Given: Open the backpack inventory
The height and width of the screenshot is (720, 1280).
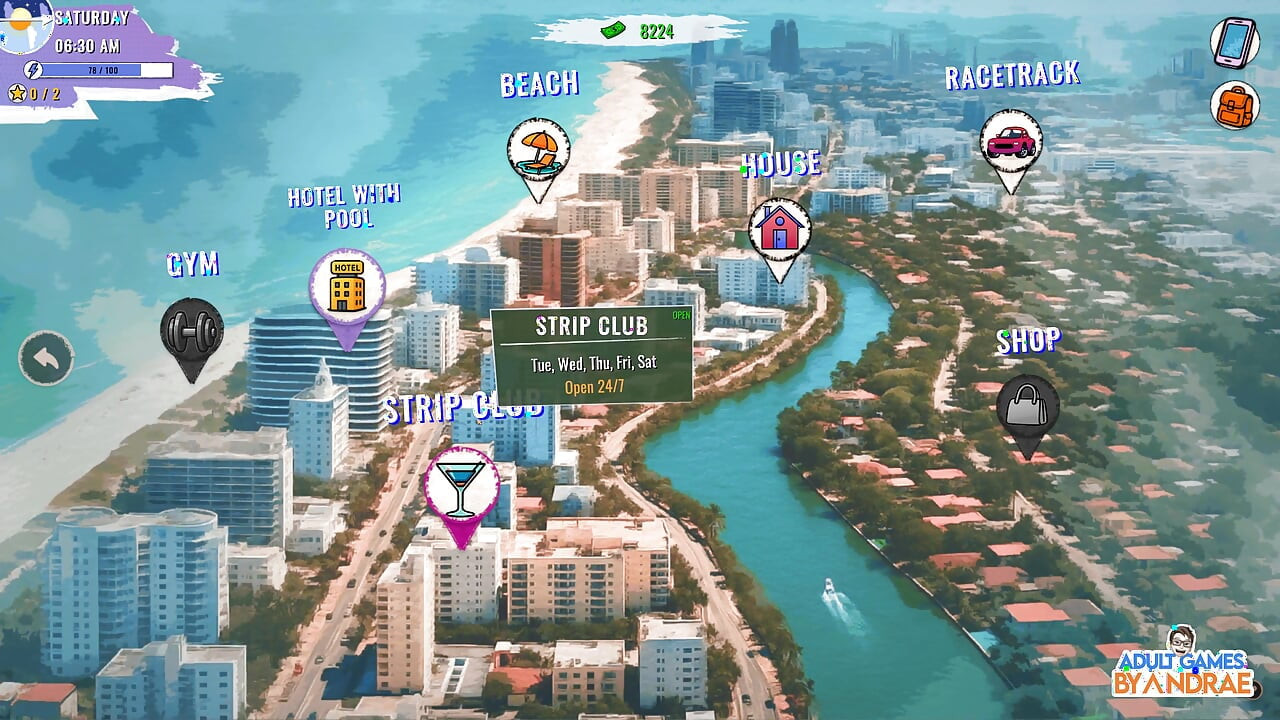Looking at the screenshot, I should pyautogui.click(x=1235, y=105).
